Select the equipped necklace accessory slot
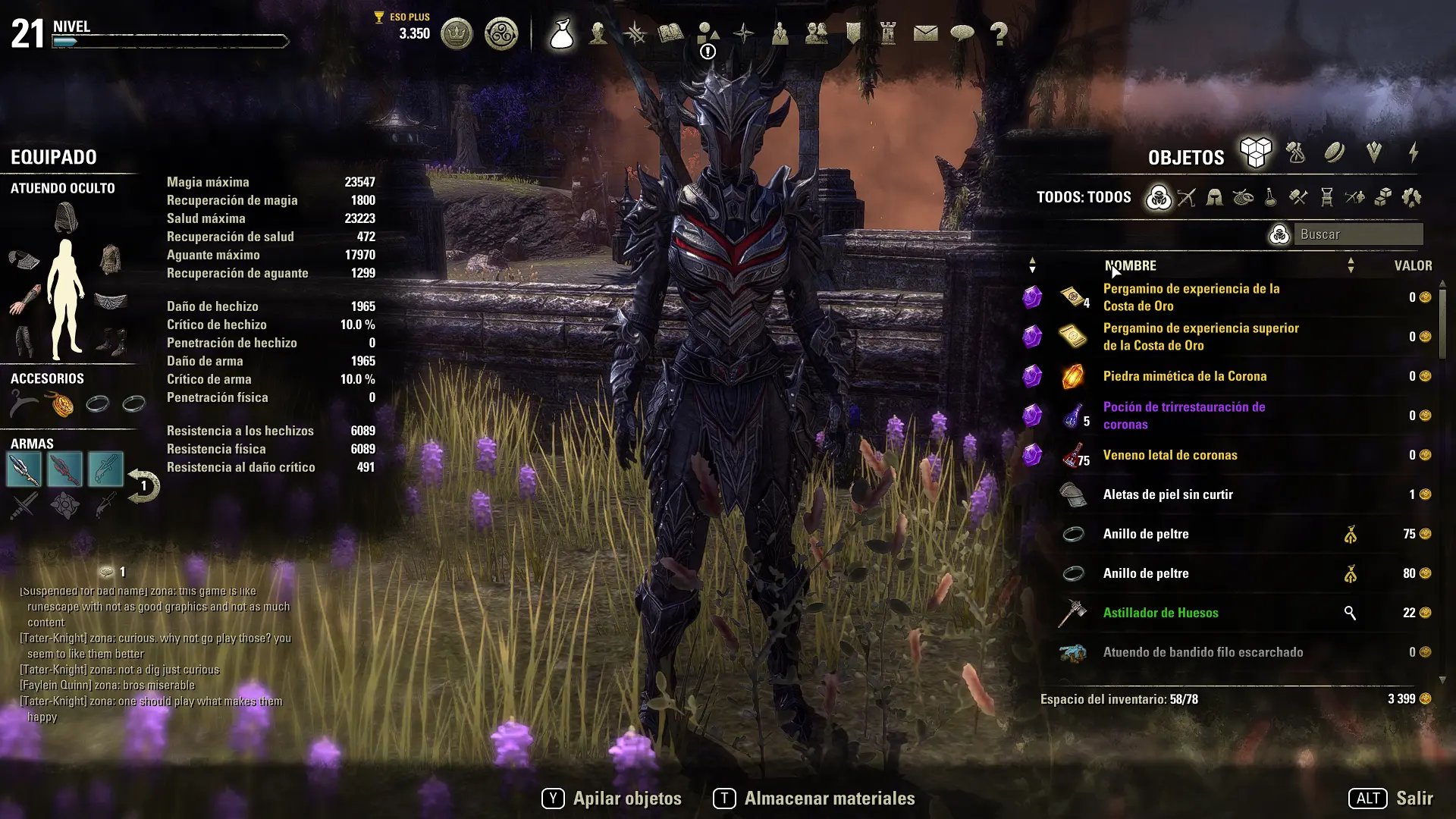Viewport: 1456px width, 819px height. 61,404
